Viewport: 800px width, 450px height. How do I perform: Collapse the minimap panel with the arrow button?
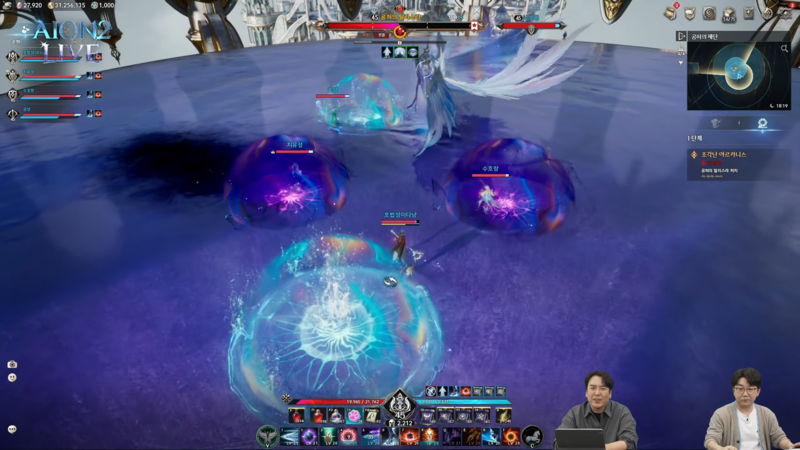(x=681, y=37)
